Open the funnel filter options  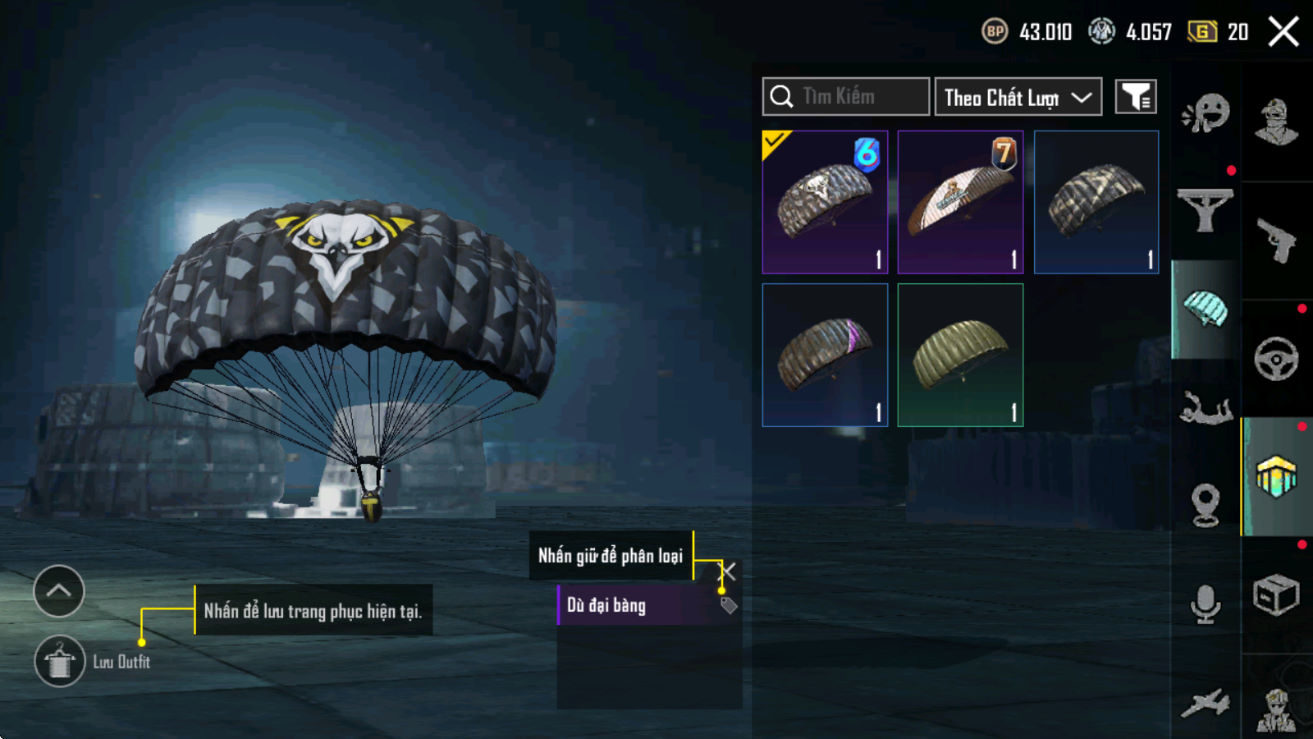tap(1136, 97)
